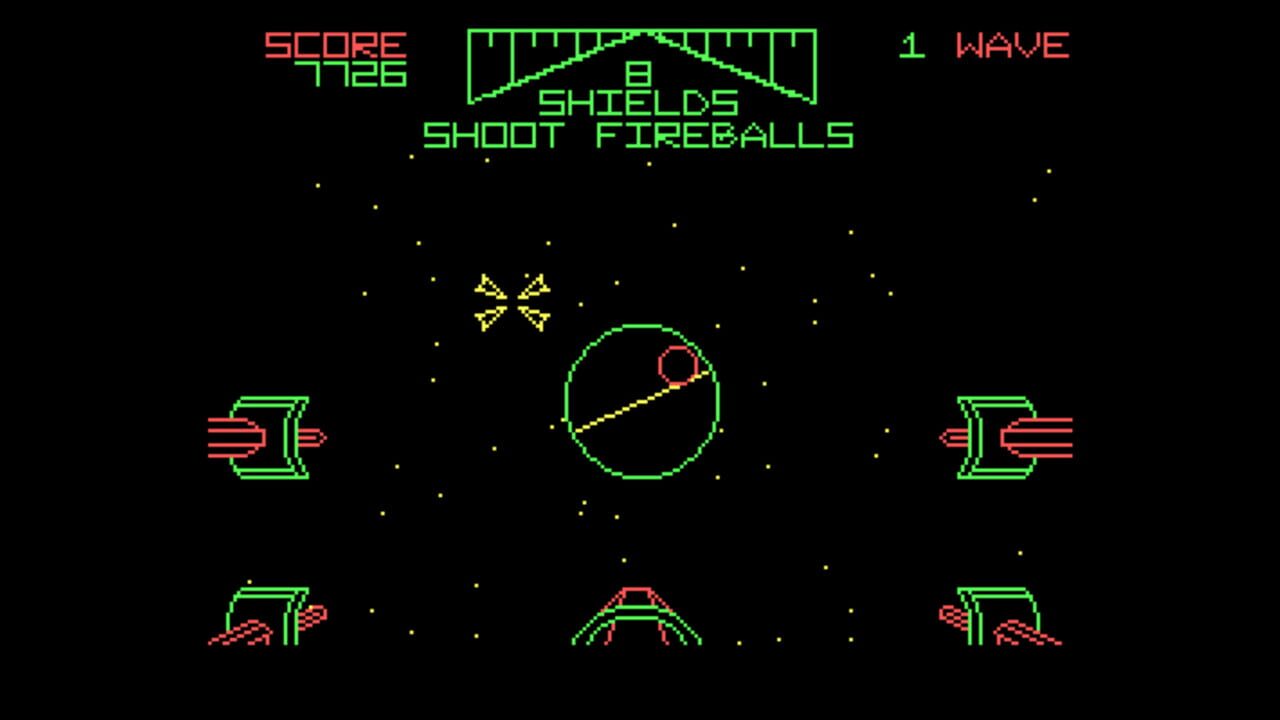Click the red fireball on the Death Star

(678, 365)
